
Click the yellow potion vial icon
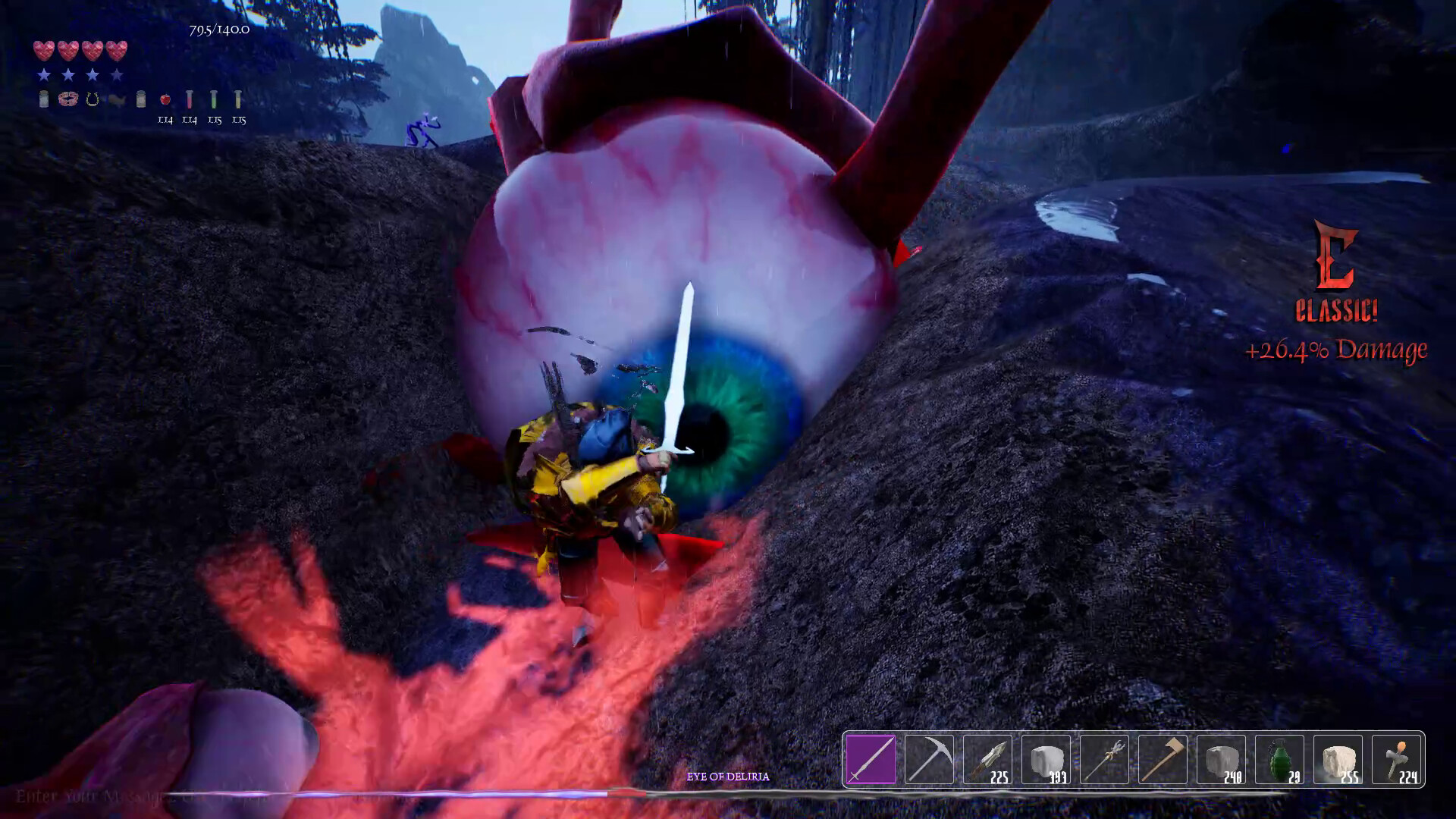tap(238, 99)
